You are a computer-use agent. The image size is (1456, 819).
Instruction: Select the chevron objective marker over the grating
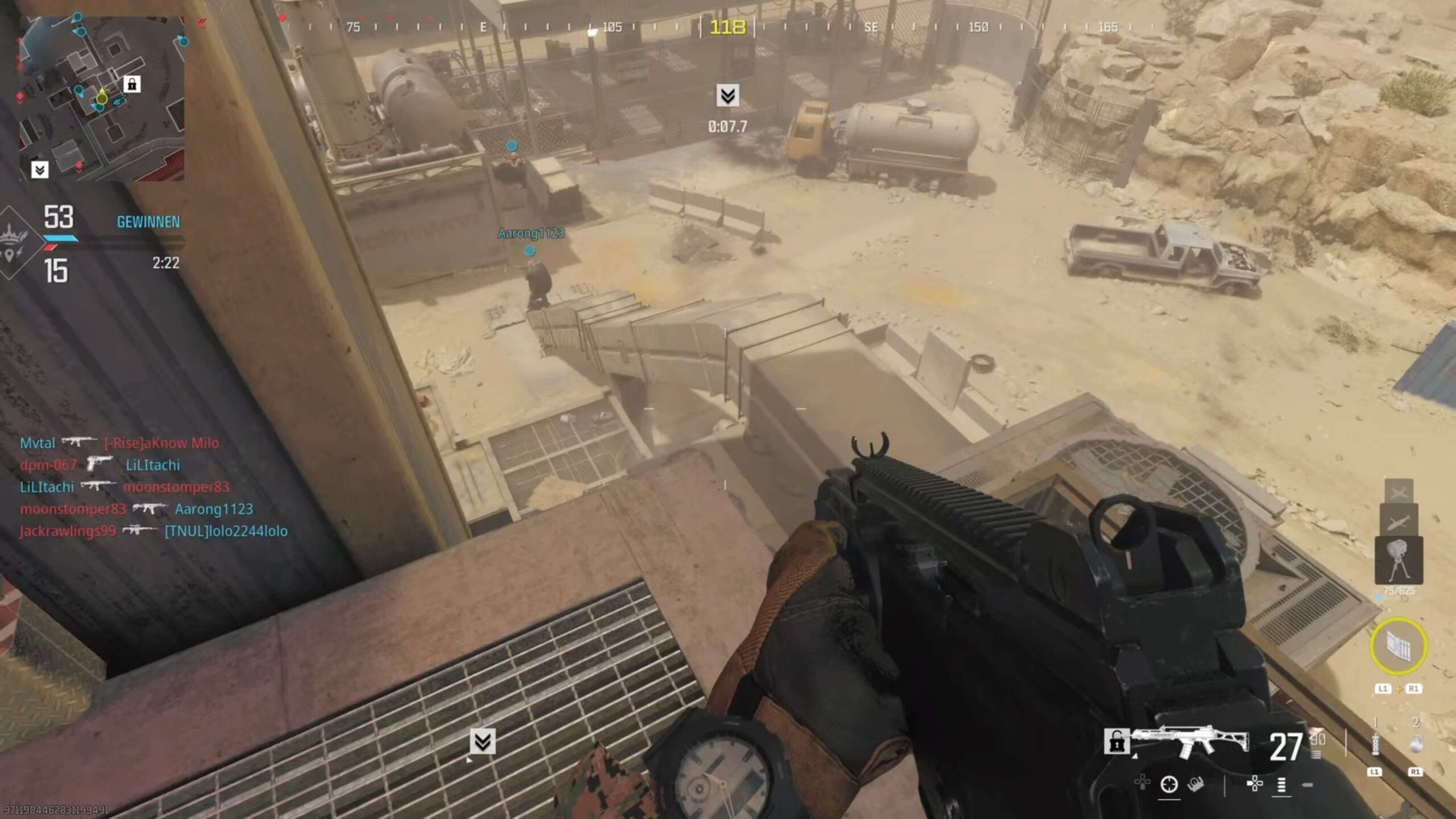click(x=482, y=741)
